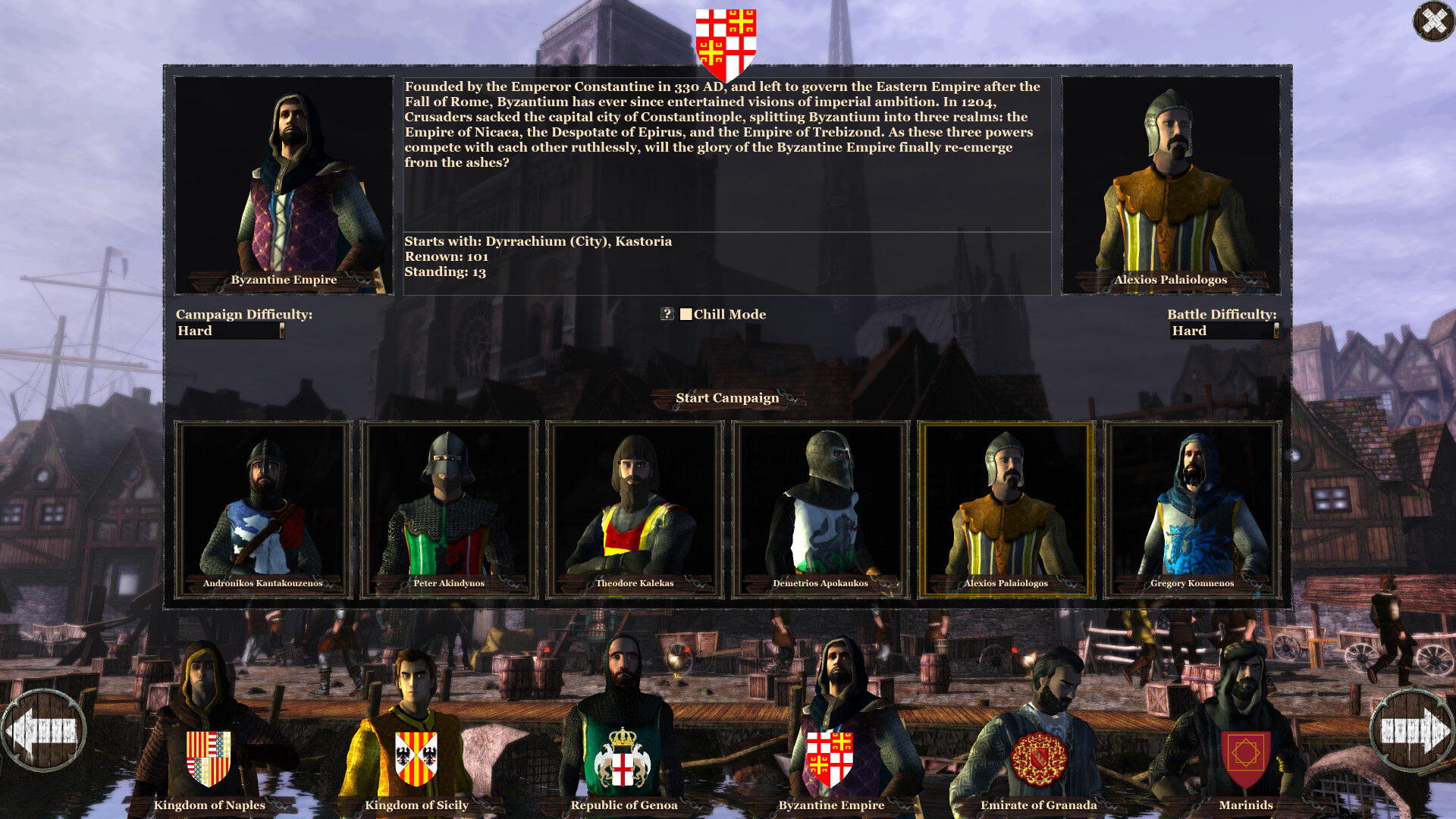Image resolution: width=1456 pixels, height=819 pixels.
Task: Open the Battle Difficulty dropdown
Action: [x=1223, y=331]
